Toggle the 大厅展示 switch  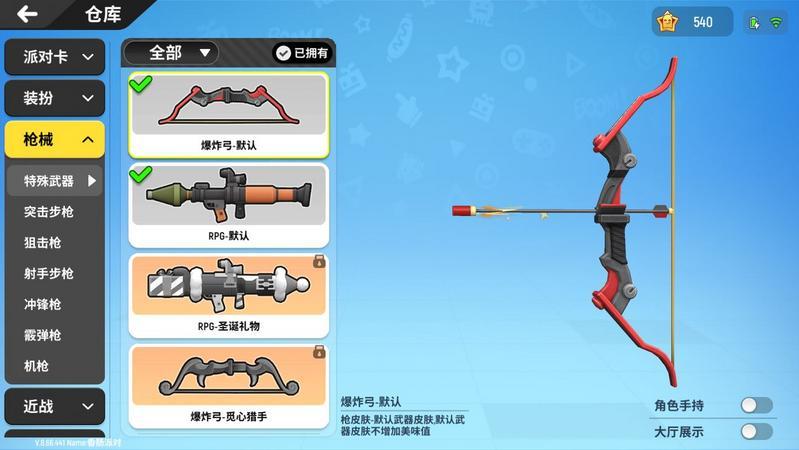[x=756, y=432]
